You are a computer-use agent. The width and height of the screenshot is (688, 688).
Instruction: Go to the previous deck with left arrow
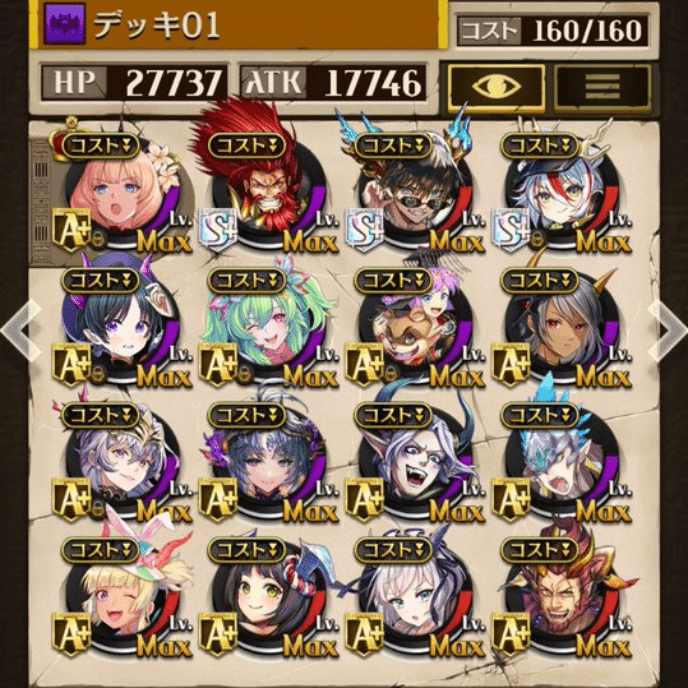click(x=22, y=327)
